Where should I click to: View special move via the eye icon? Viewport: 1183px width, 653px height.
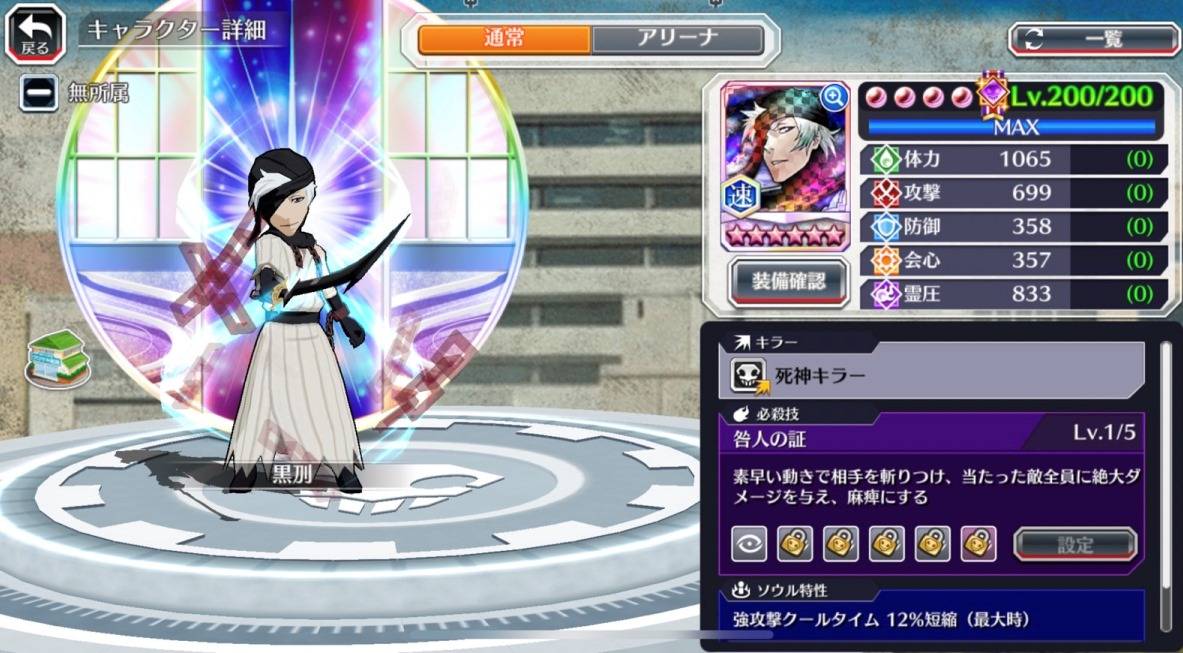pos(749,543)
